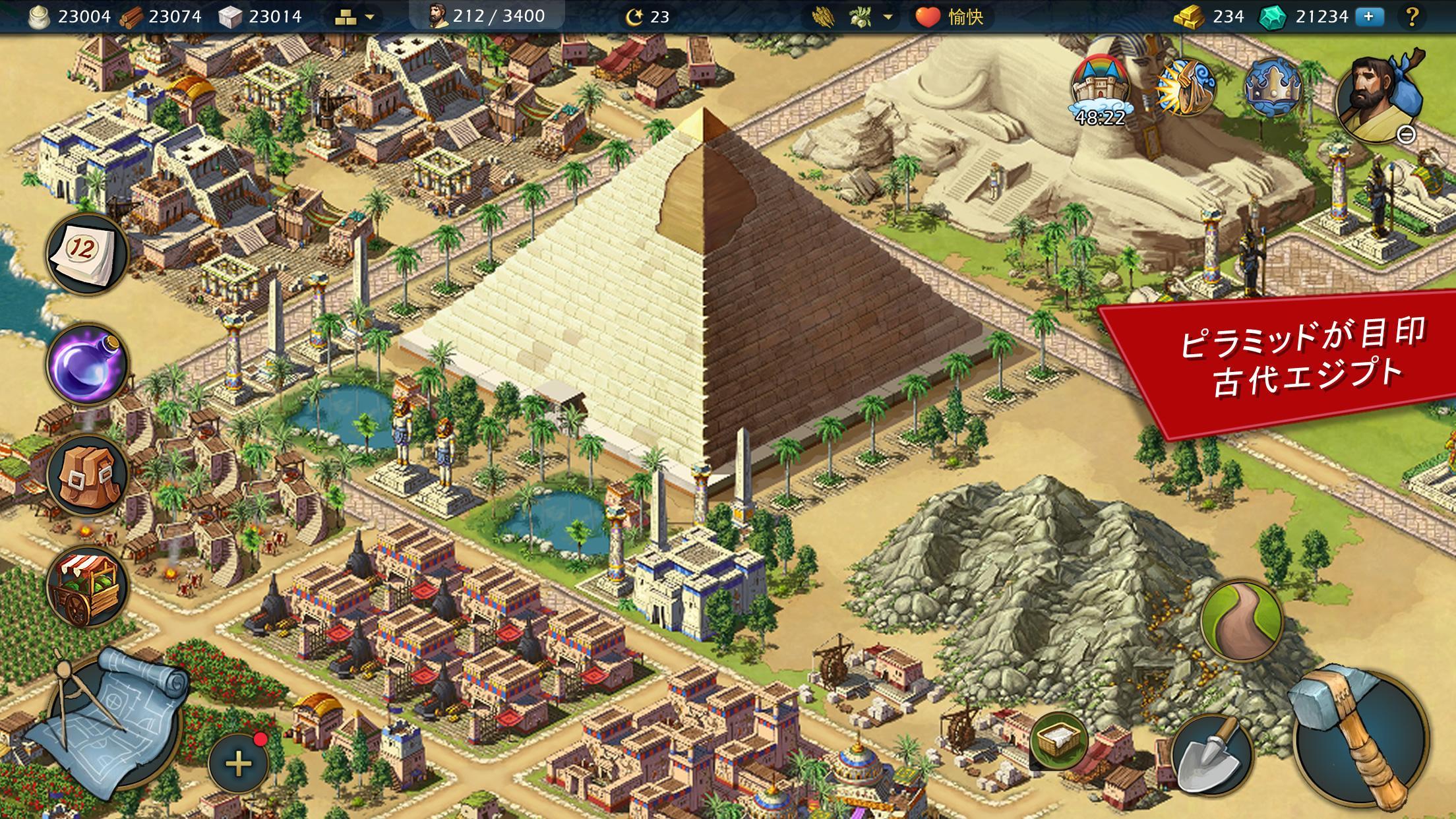Screen dimensions: 1456x819
Task: Collapse the advisor portrait with the minus sign
Action: click(1406, 135)
